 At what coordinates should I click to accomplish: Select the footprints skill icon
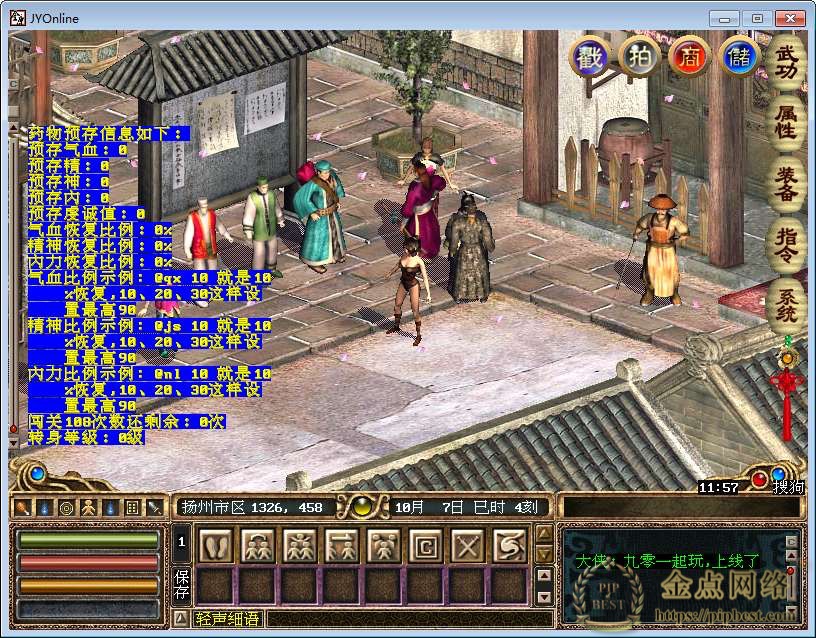[217, 546]
